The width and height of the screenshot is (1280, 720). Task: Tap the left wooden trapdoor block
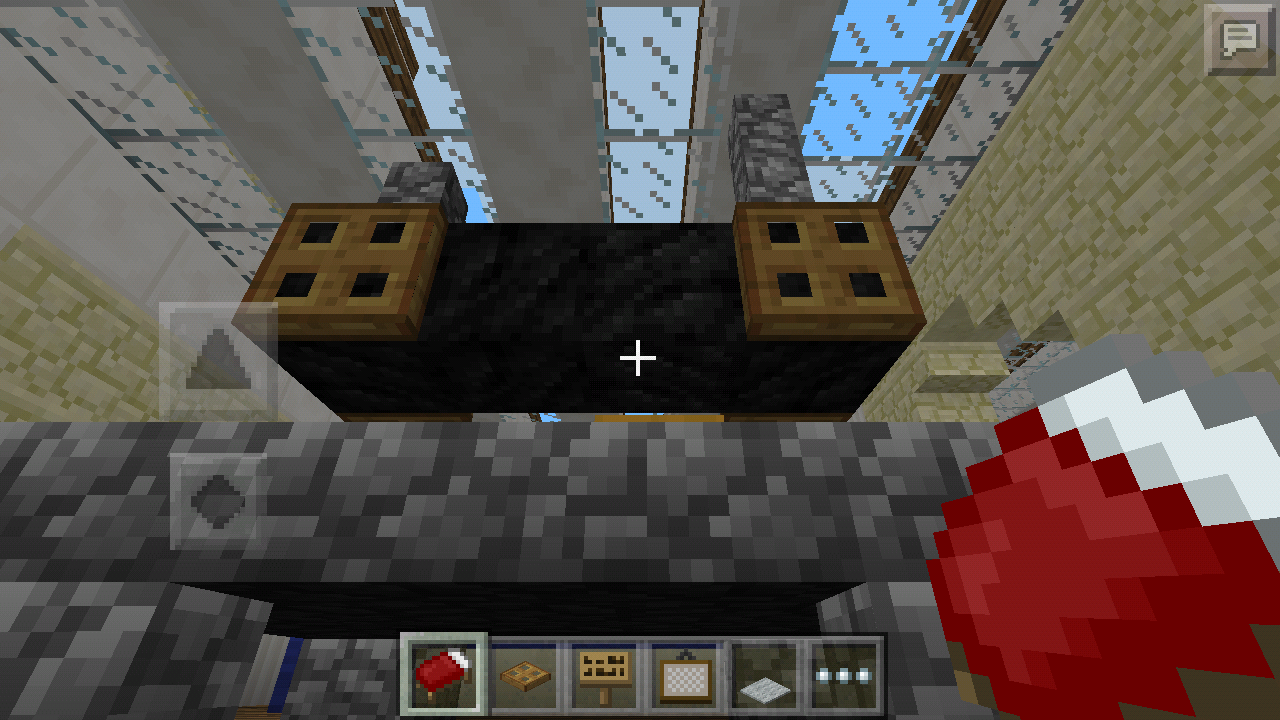350,265
